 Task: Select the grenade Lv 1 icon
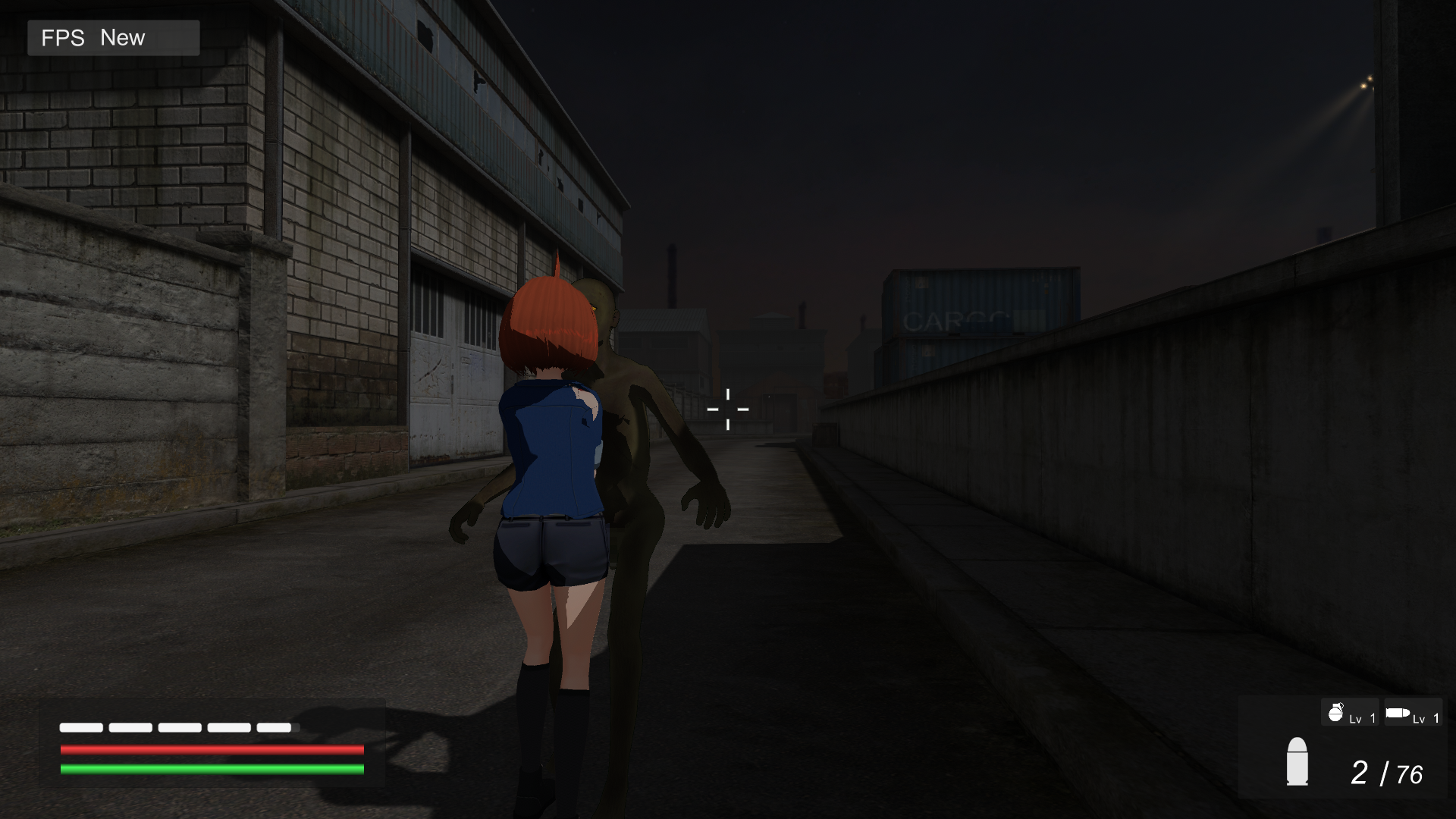[1350, 713]
